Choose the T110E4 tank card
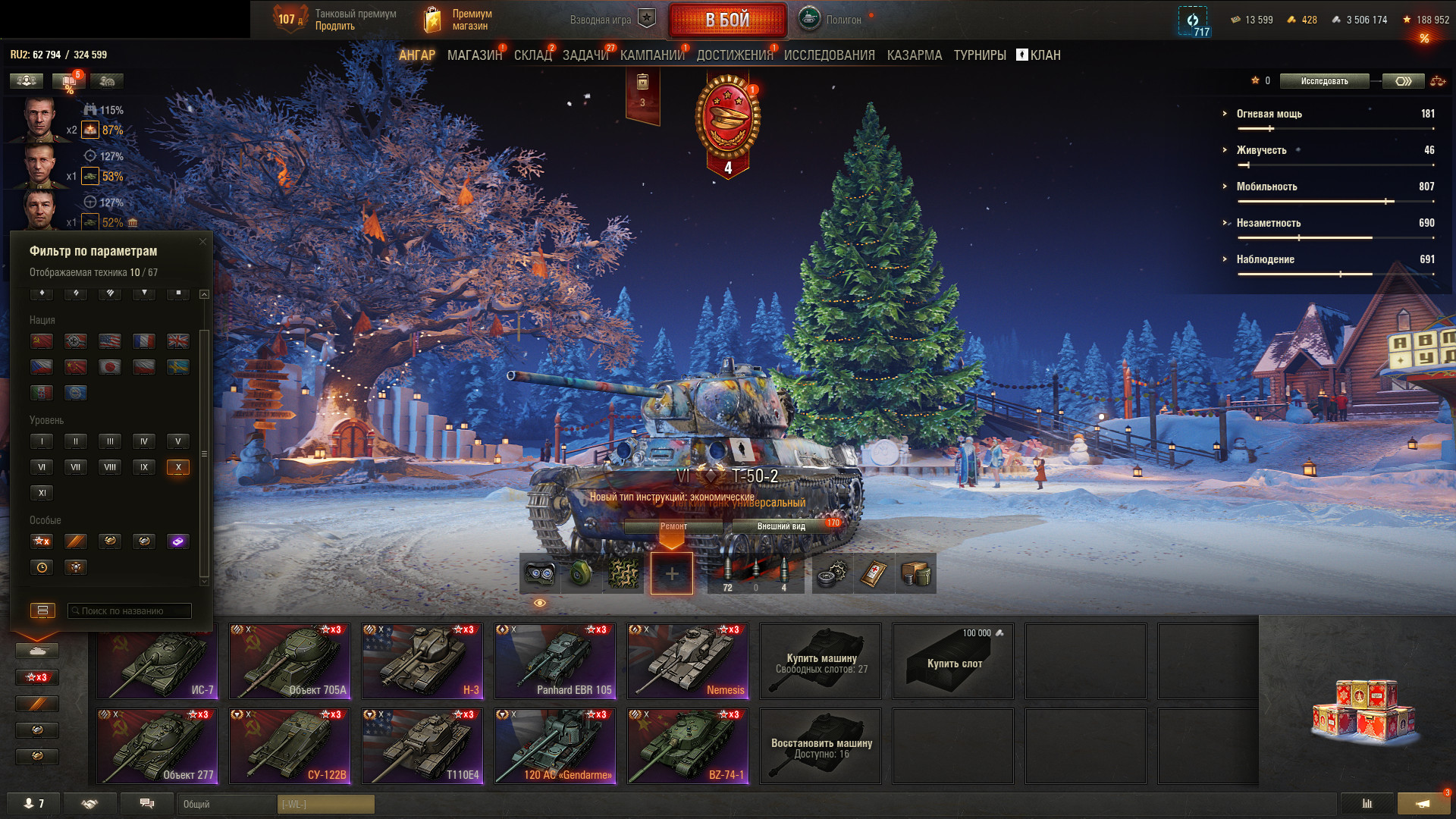This screenshot has width=1456, height=819. pyautogui.click(x=422, y=746)
